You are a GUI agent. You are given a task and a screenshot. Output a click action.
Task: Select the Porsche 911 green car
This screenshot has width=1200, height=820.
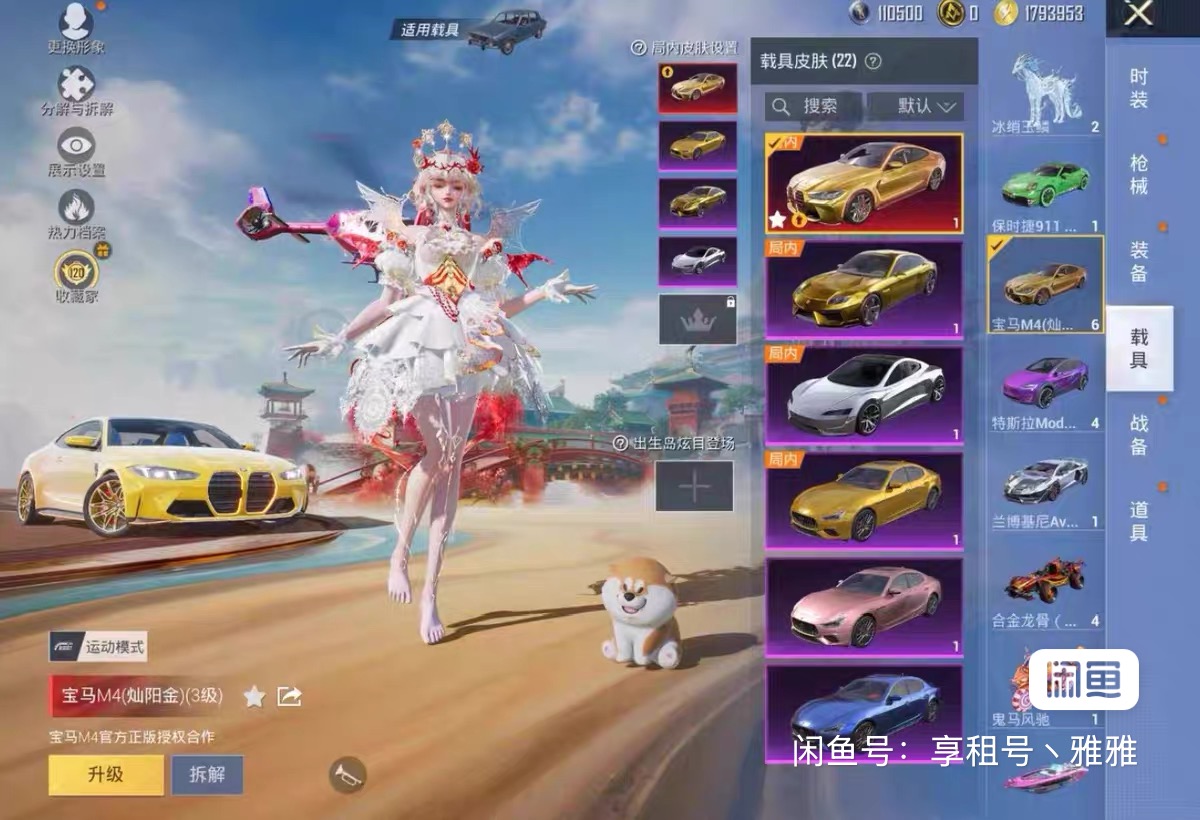[x=1045, y=195]
